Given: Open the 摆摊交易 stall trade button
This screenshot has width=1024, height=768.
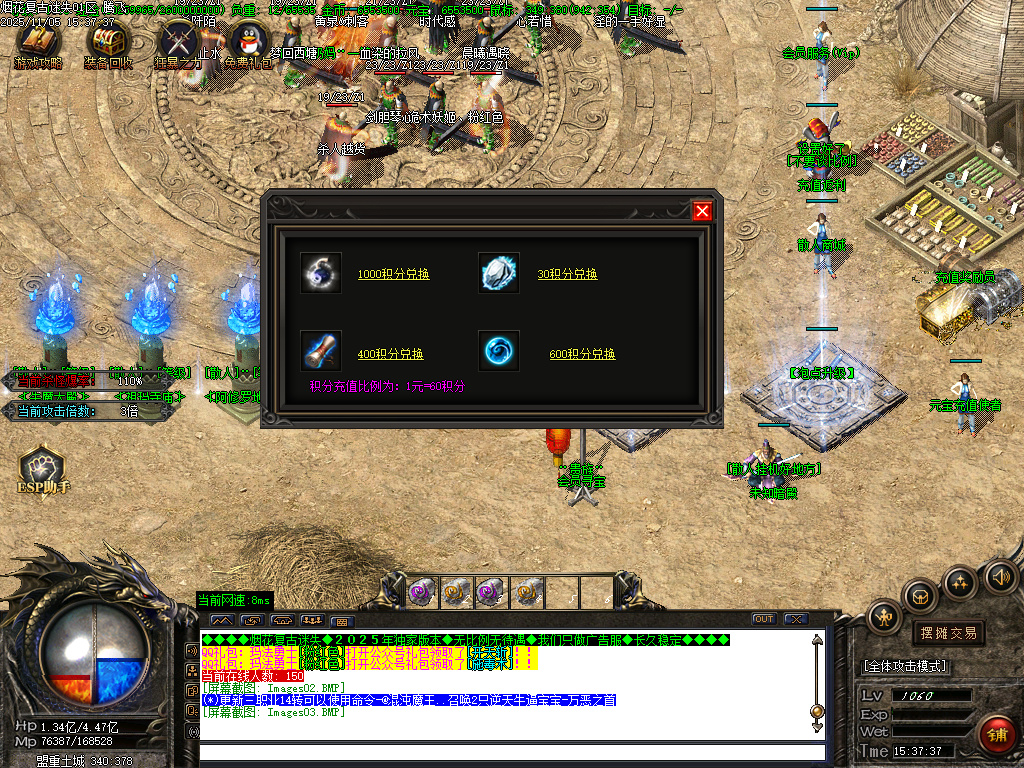Looking at the screenshot, I should pyautogui.click(x=948, y=633).
